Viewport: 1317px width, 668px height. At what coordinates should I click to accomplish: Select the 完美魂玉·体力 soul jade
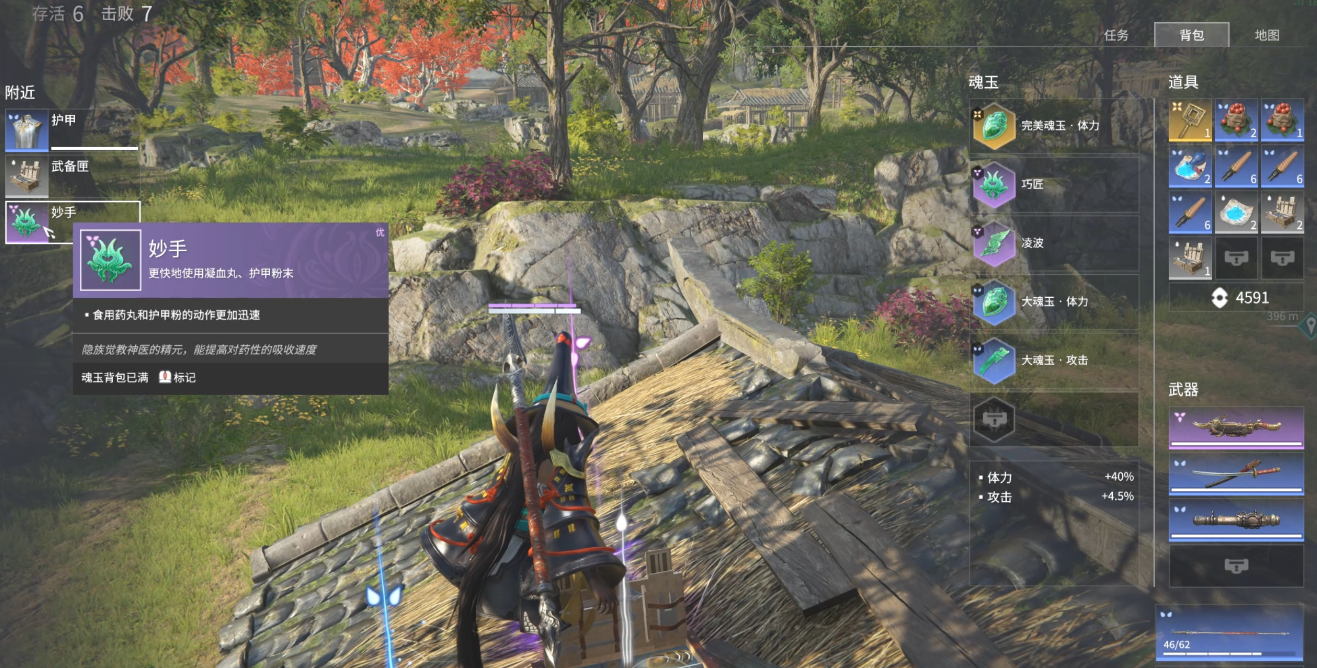(x=1054, y=126)
